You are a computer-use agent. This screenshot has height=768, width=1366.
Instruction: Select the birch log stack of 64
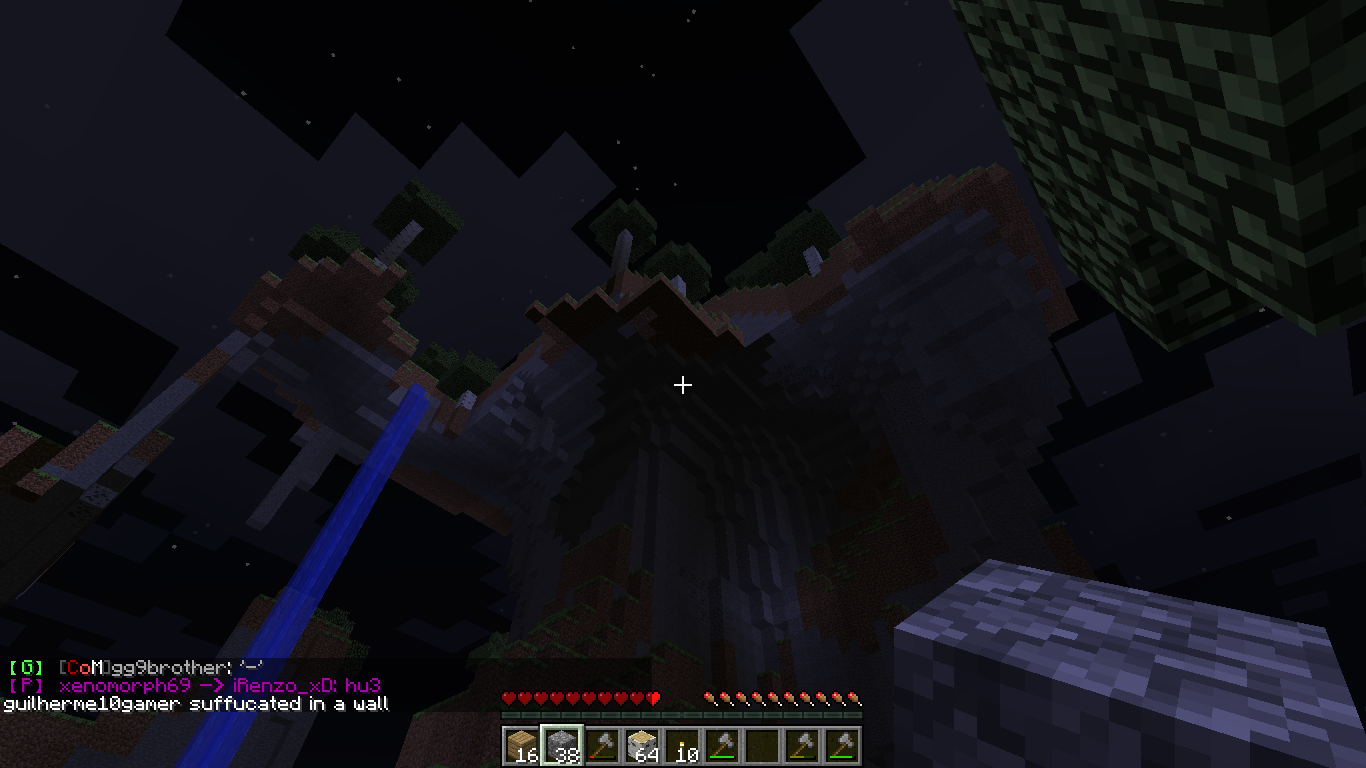(x=642, y=745)
